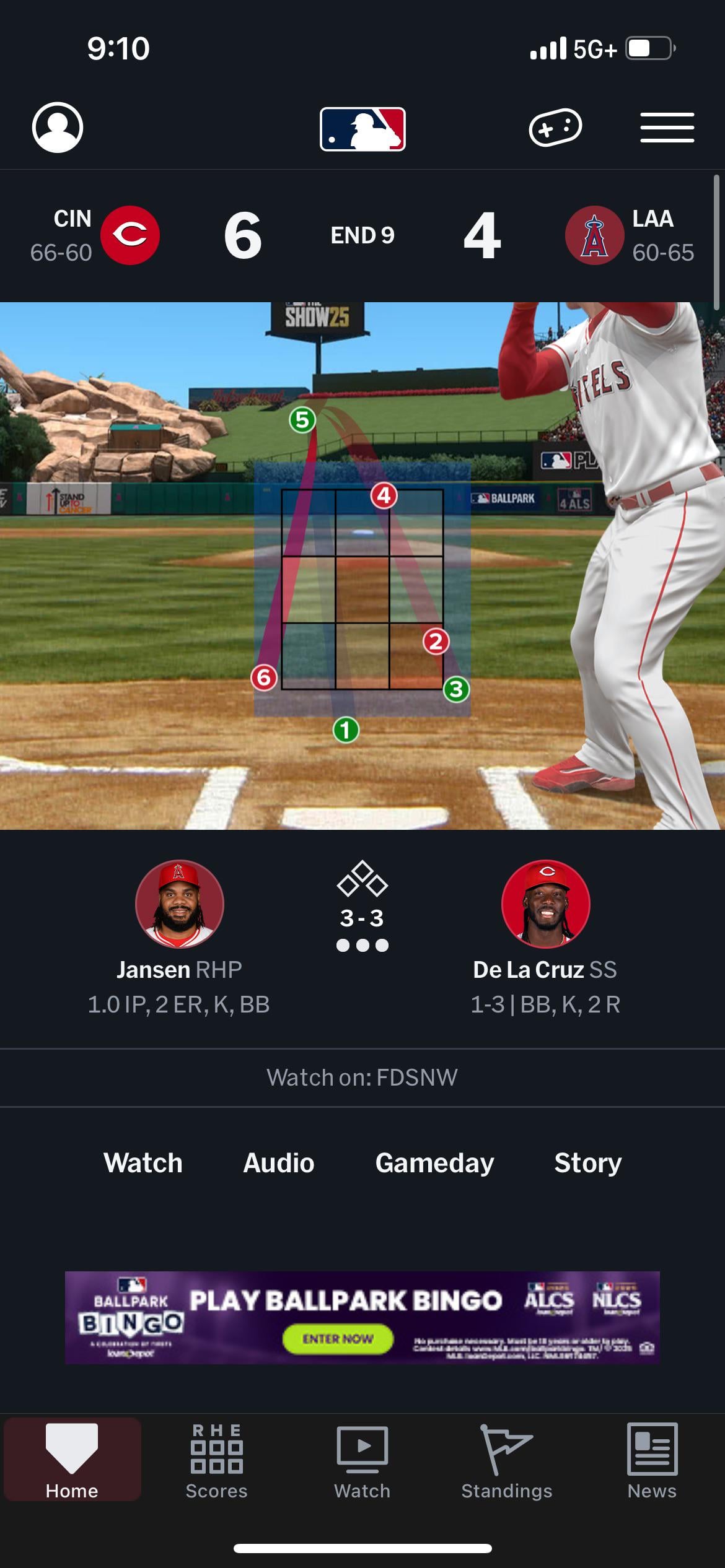Open the game Story
This screenshot has width=725, height=1568.
pyautogui.click(x=587, y=1163)
